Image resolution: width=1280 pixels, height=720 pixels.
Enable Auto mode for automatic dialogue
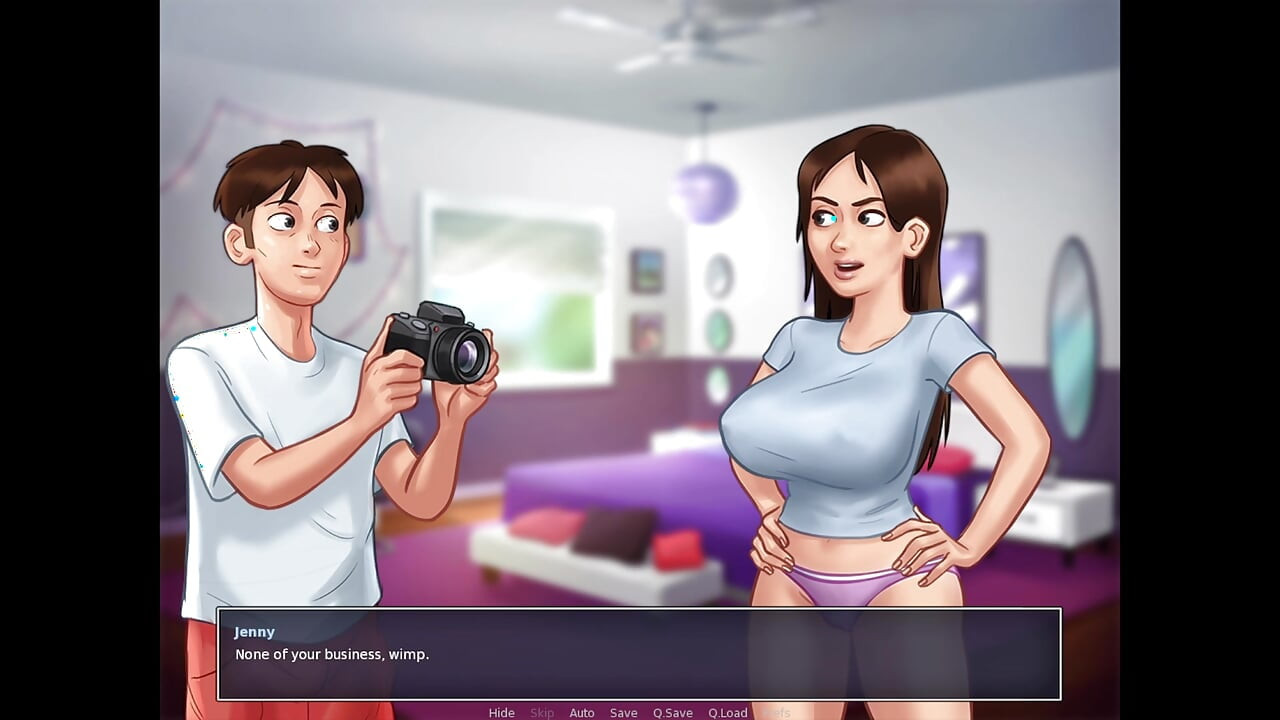pos(582,712)
